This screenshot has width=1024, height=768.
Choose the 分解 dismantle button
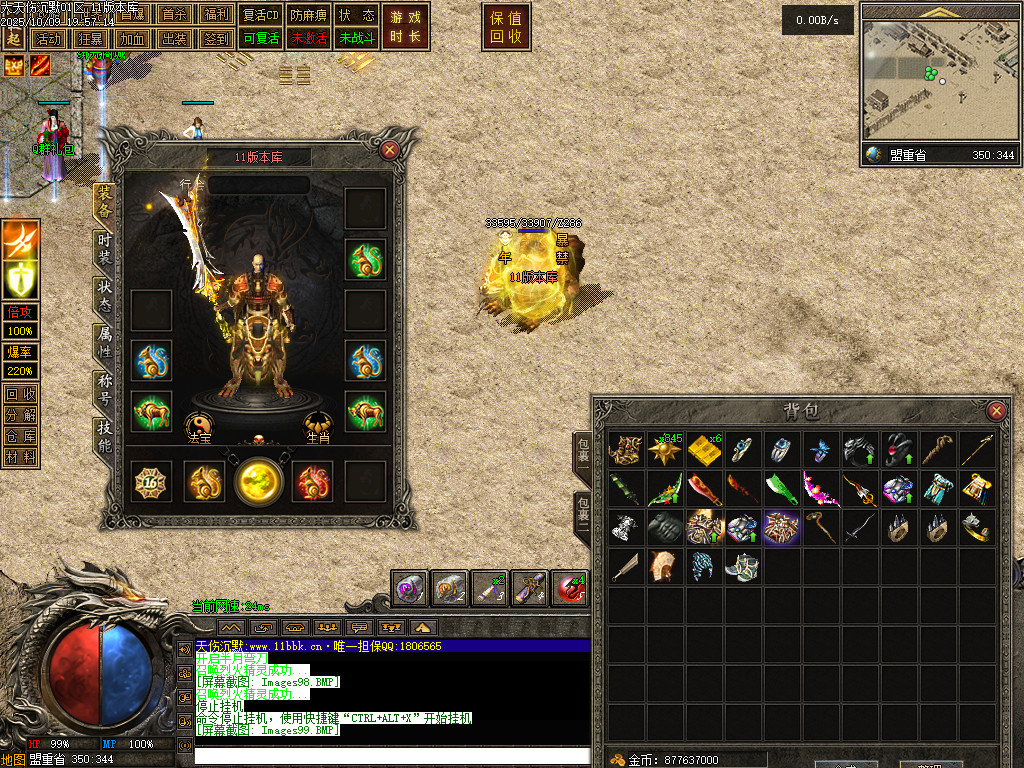20,415
